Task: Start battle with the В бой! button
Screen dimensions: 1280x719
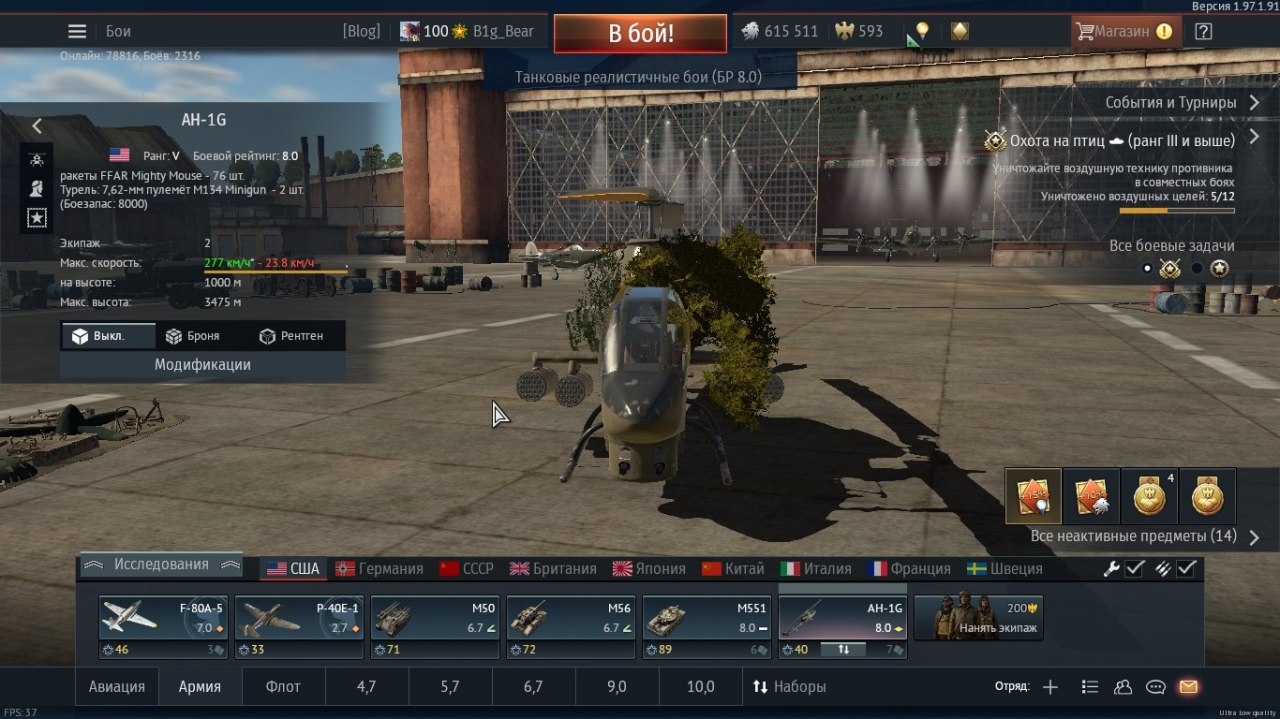Action: coord(640,33)
